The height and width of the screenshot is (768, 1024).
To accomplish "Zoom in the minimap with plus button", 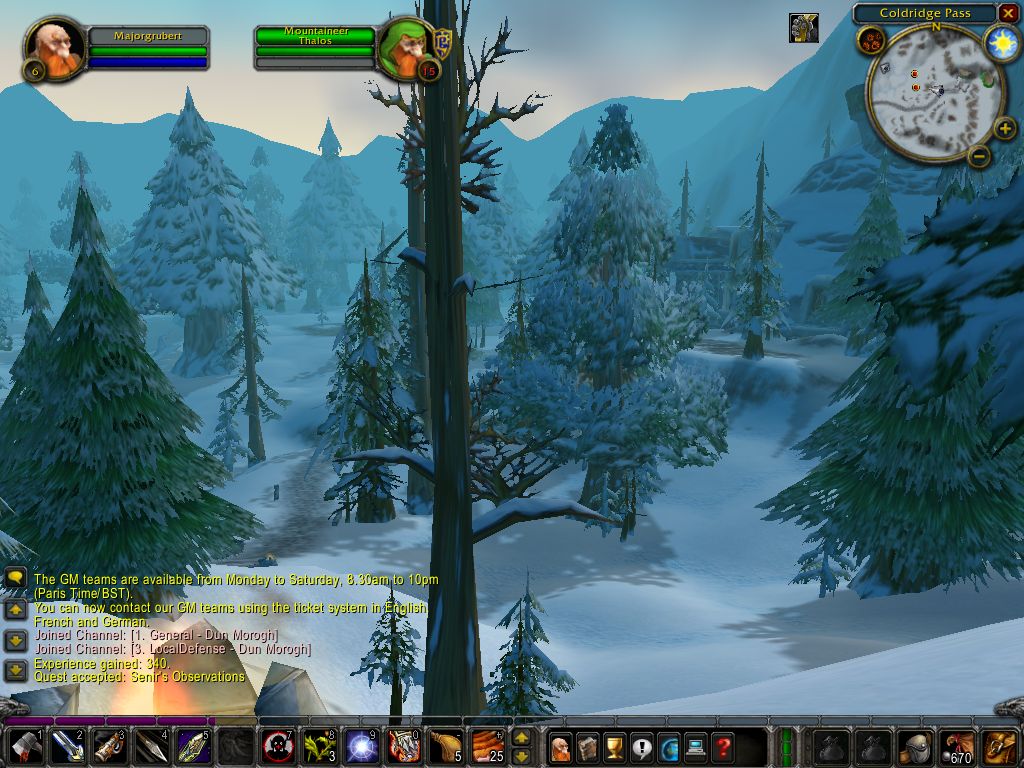I will coord(1006,129).
